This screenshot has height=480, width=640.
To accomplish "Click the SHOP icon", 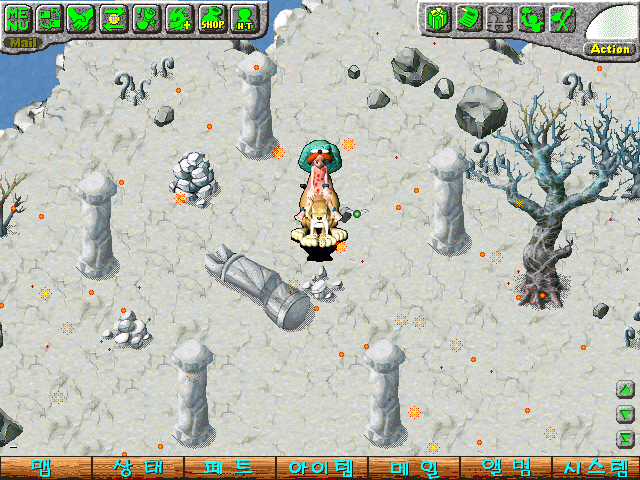I will pos(211,17).
